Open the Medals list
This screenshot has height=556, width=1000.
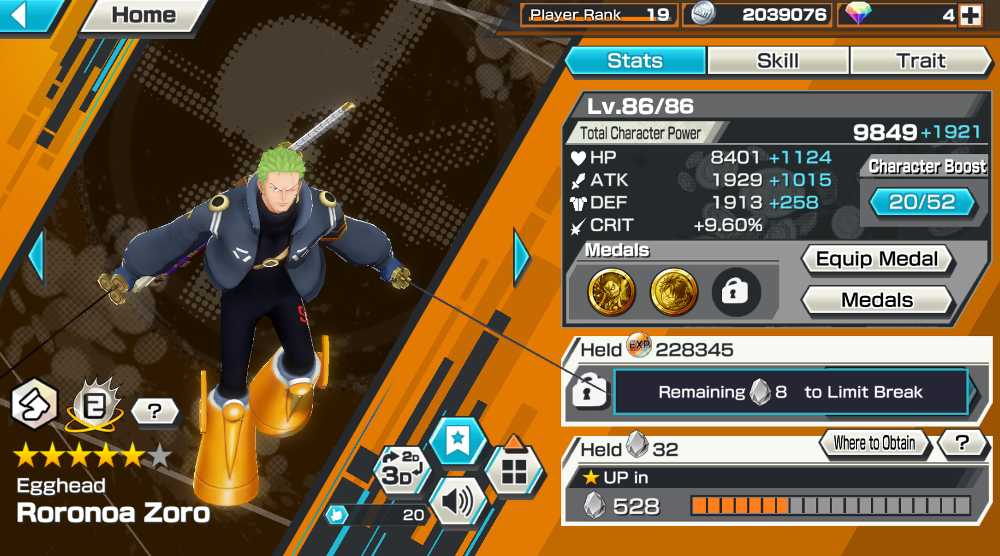pos(877,300)
